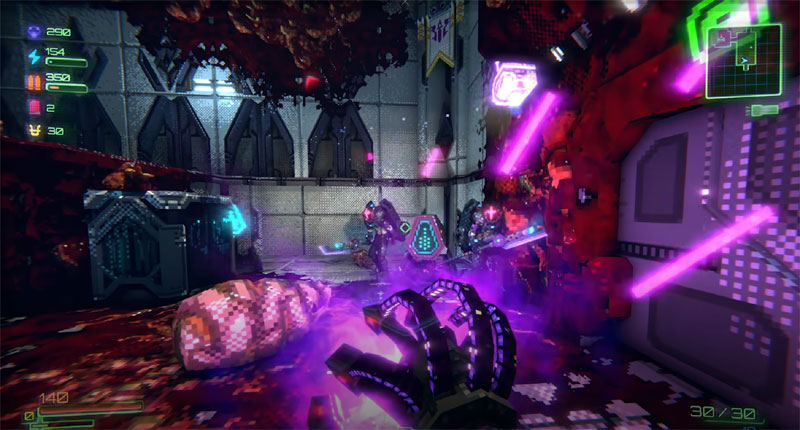The width and height of the screenshot is (800, 430).
Task: Select the purple armor icon
Action: coord(33,33)
